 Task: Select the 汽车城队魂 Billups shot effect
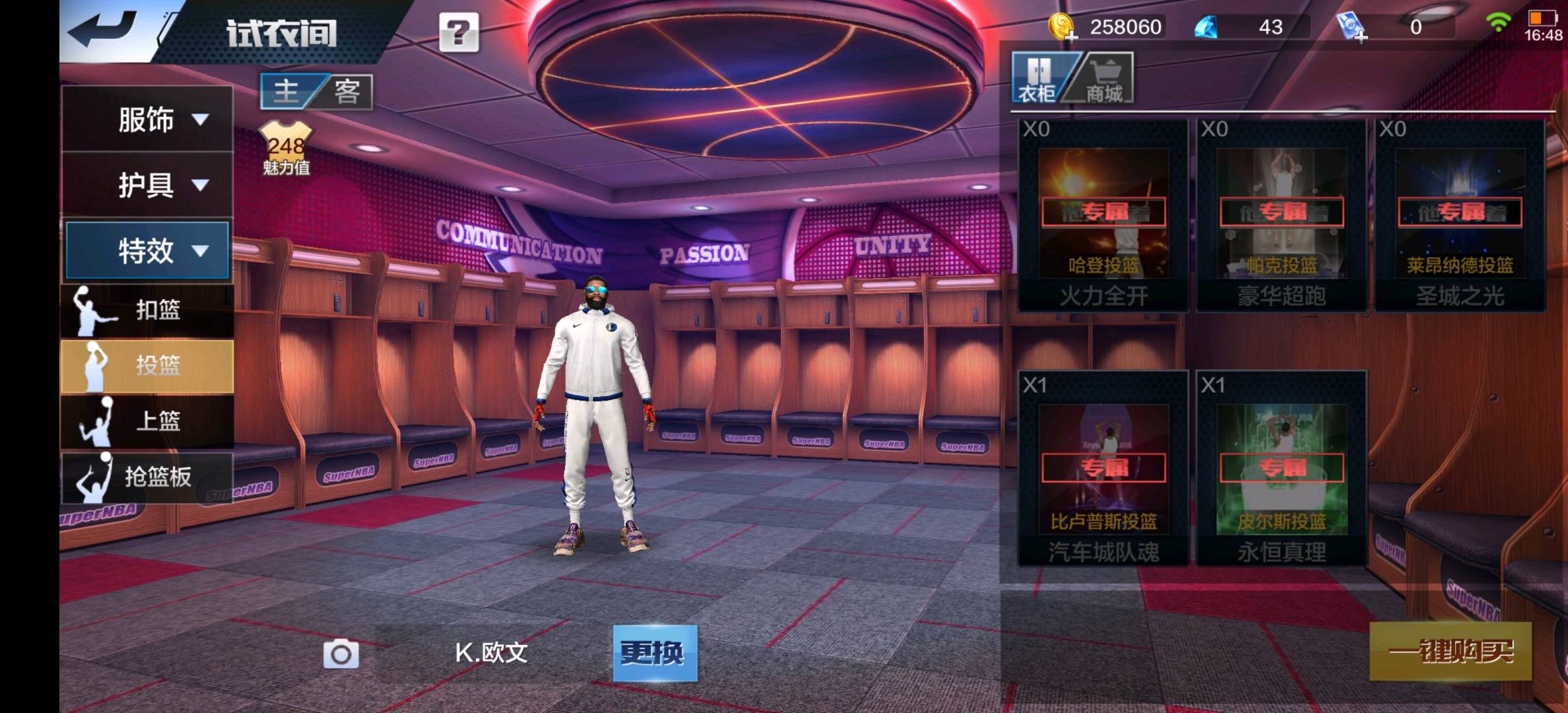coord(1103,469)
